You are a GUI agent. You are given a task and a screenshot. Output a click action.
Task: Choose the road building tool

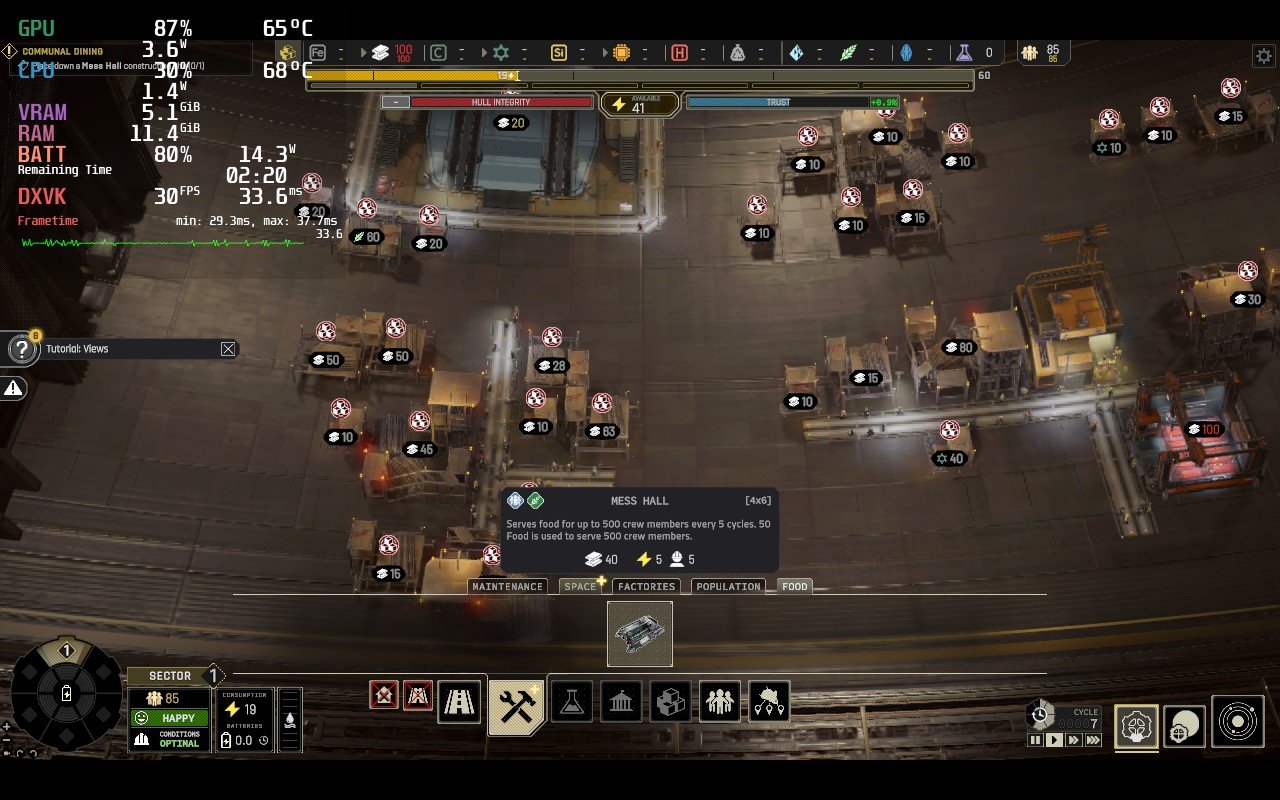460,702
